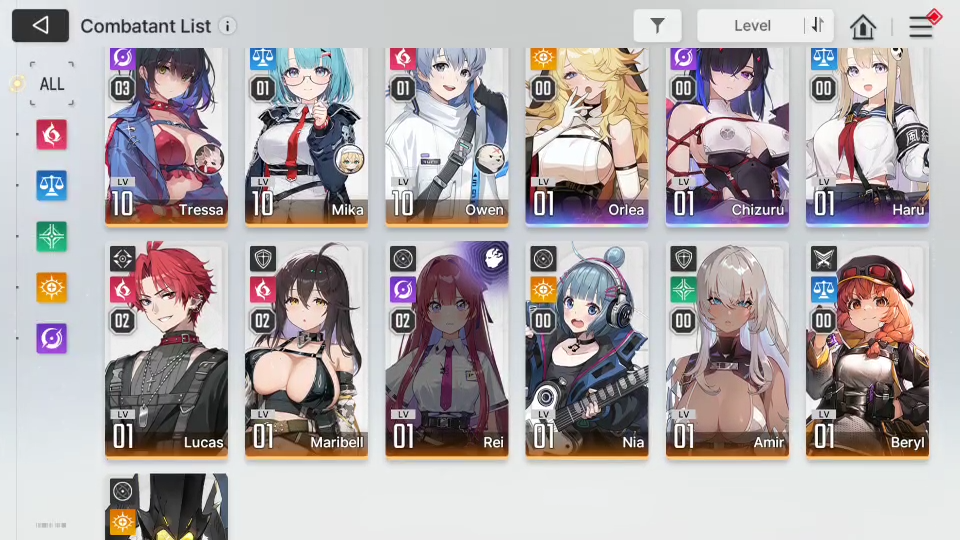960x540 pixels.
Task: Open the combatant filter funnel
Action: point(657,26)
